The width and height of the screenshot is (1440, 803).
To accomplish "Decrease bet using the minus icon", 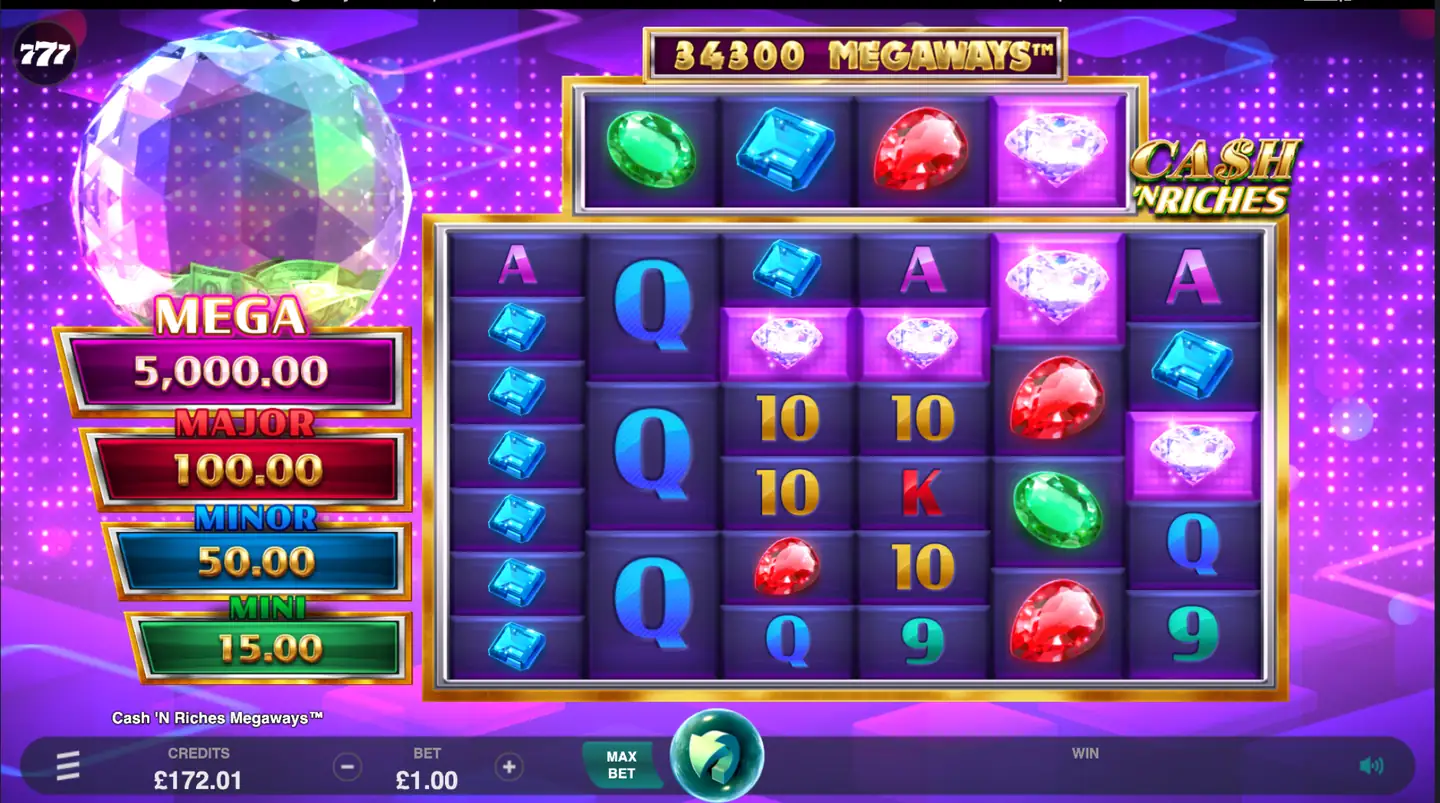I will tap(347, 766).
